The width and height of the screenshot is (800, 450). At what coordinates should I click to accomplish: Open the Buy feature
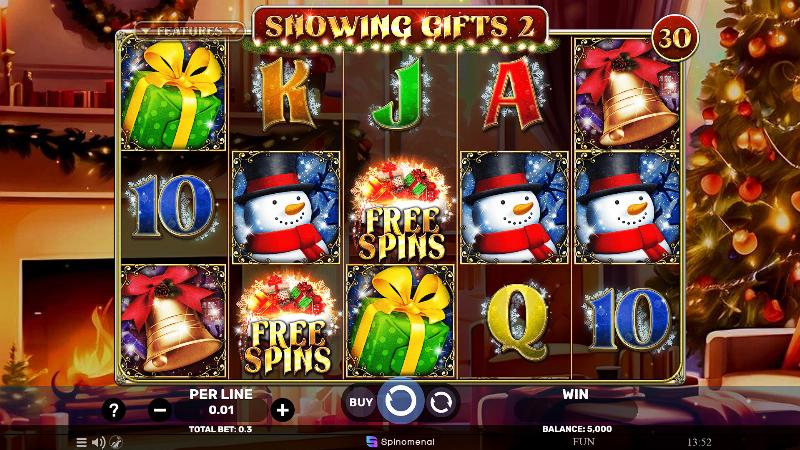click(x=361, y=403)
